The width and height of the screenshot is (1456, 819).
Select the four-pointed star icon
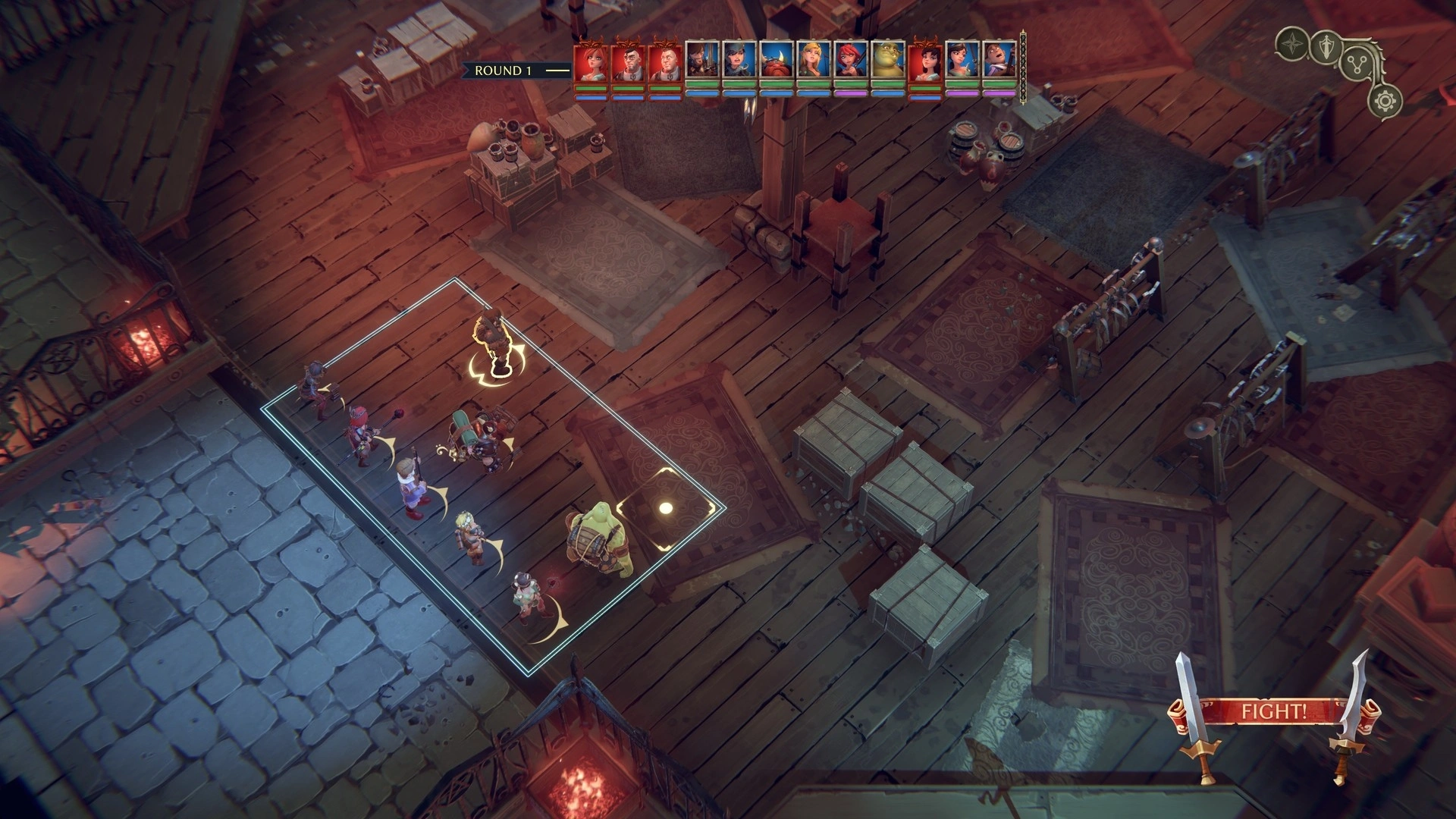(x=1291, y=45)
